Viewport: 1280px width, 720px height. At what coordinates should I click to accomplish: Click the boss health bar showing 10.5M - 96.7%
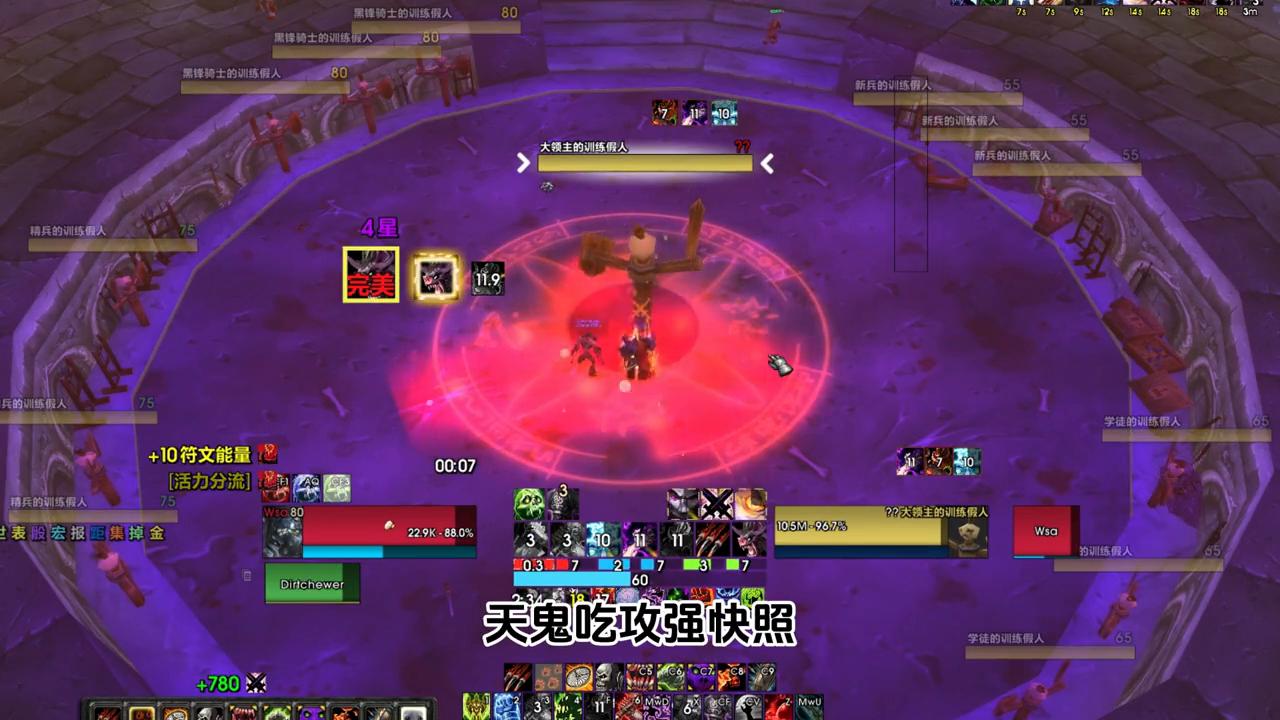[x=860, y=526]
